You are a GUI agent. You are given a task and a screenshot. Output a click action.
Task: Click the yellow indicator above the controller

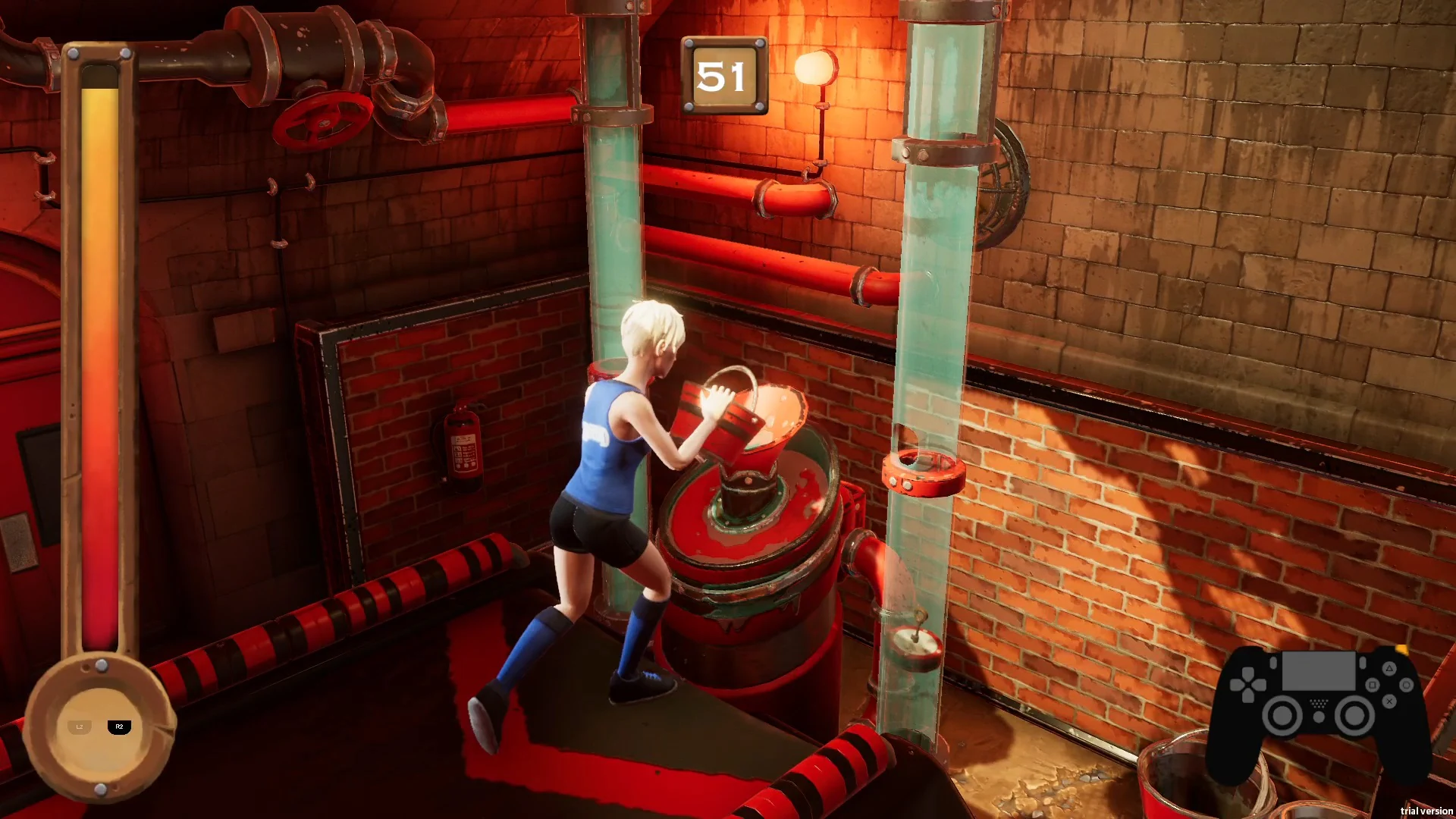[x=1401, y=651]
